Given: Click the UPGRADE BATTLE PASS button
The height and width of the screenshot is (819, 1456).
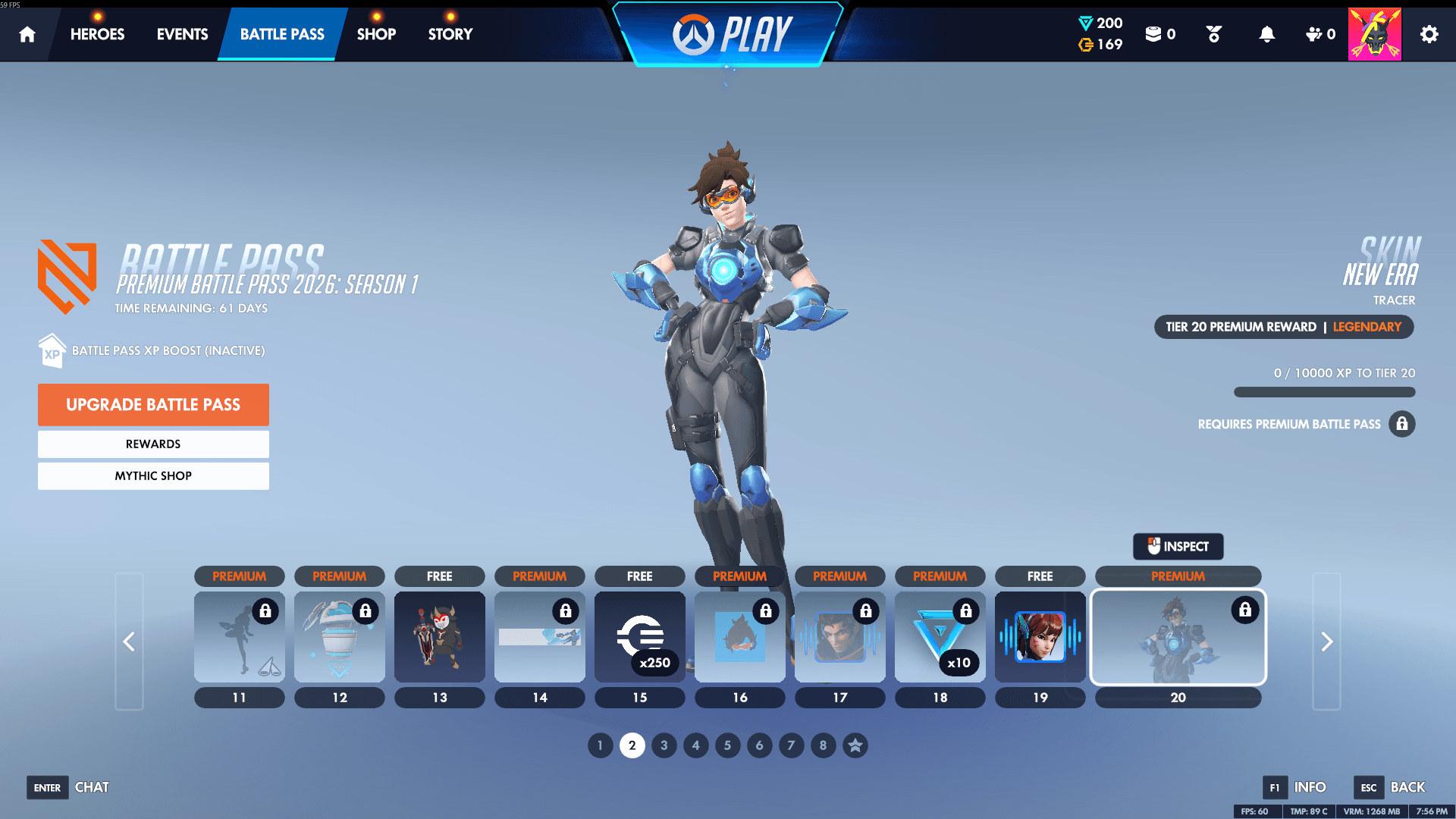Looking at the screenshot, I should pyautogui.click(x=153, y=404).
